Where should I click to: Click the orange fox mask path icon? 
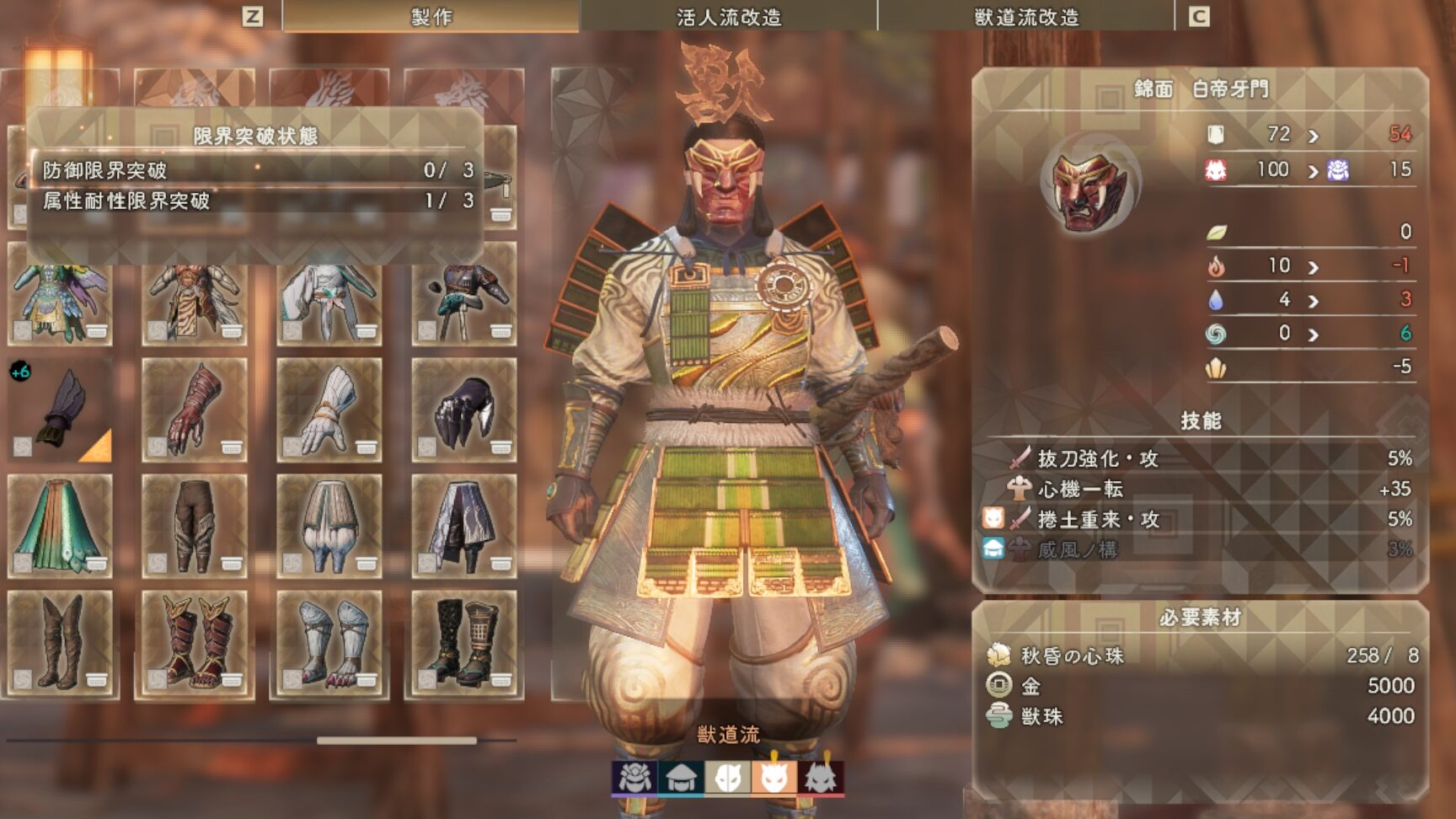774,778
